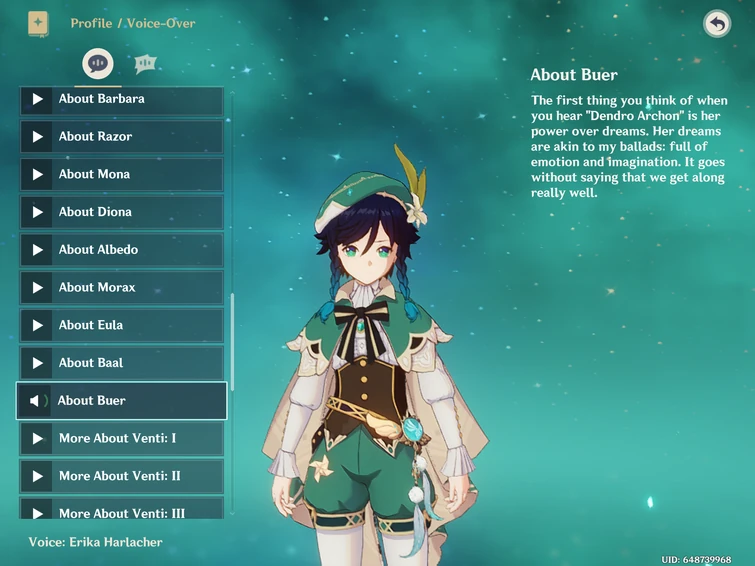Select More About Venti: III

(121, 511)
